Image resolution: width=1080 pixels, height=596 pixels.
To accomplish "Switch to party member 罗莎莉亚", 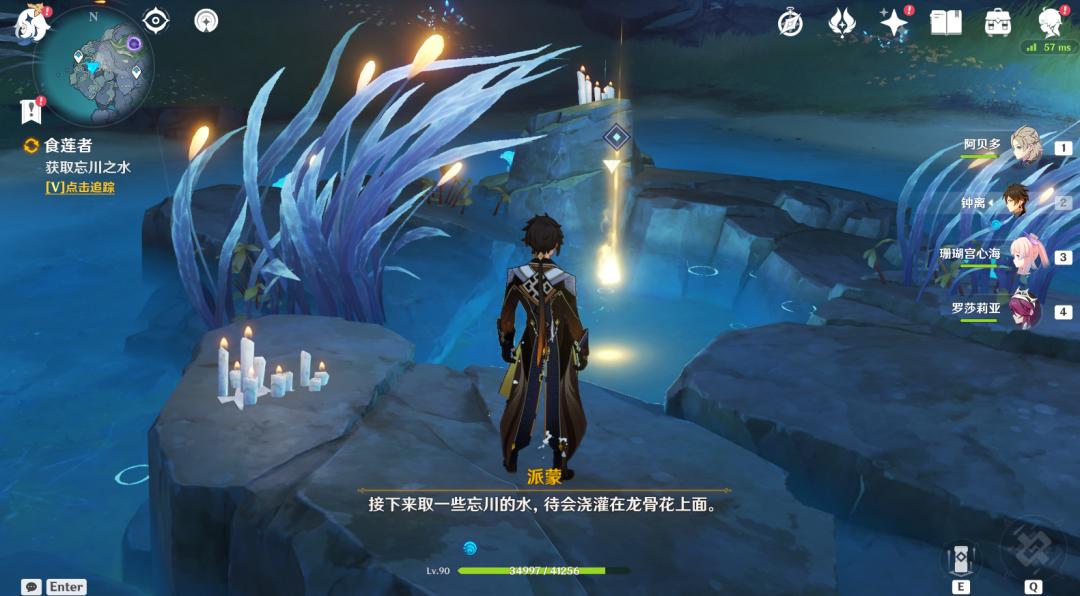I will tap(1025, 310).
